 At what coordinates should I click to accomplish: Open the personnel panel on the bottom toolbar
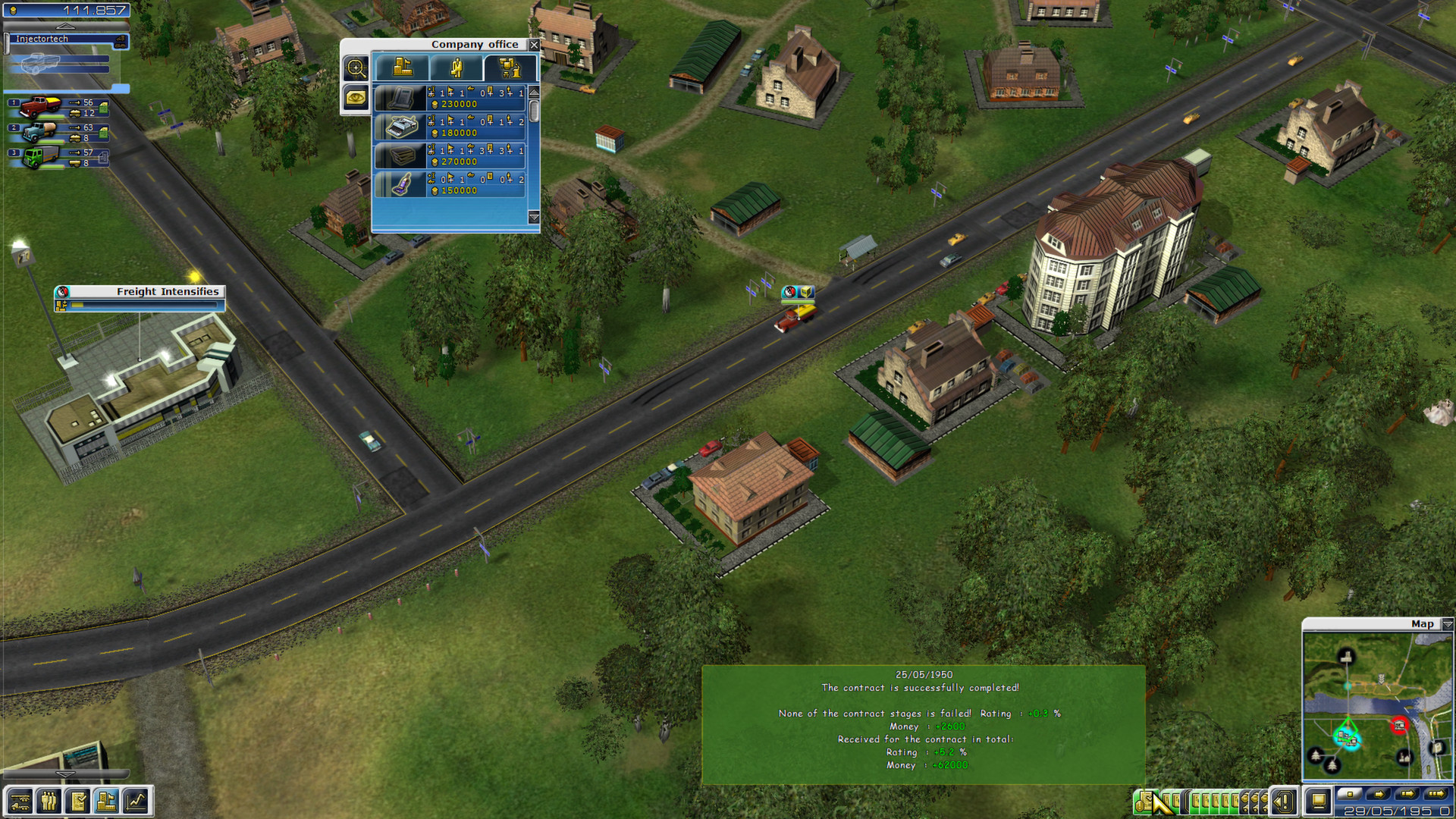click(x=49, y=801)
